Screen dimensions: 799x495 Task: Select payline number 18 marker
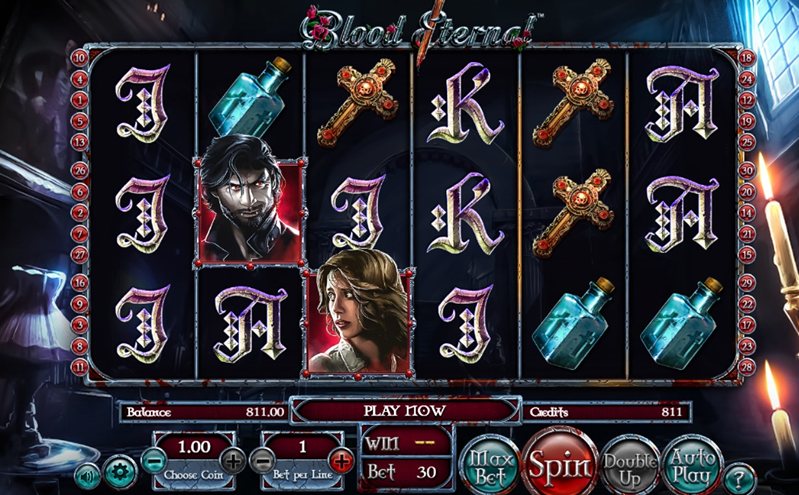tap(745, 57)
